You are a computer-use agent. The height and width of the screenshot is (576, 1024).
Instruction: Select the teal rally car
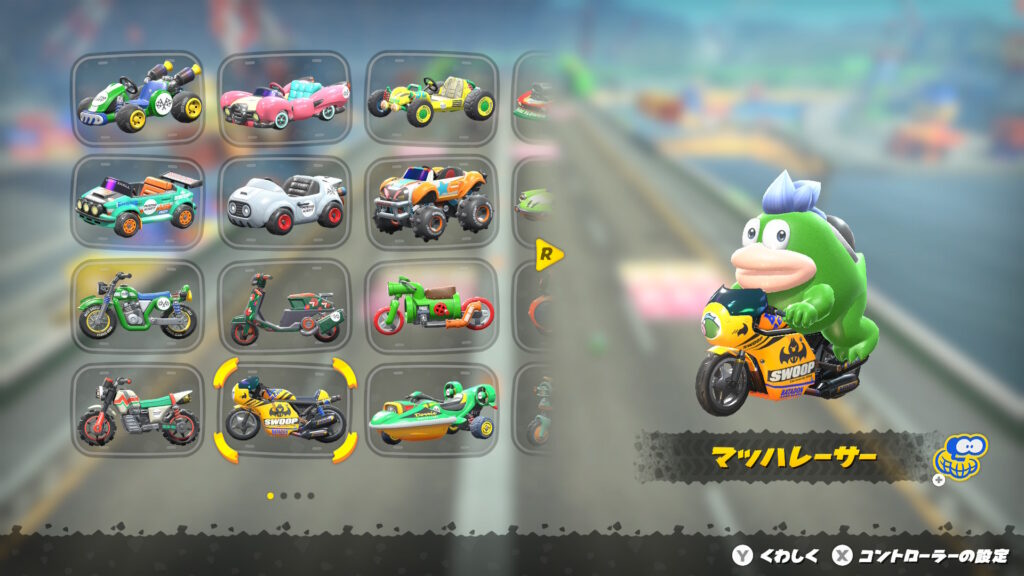pyautogui.click(x=138, y=203)
